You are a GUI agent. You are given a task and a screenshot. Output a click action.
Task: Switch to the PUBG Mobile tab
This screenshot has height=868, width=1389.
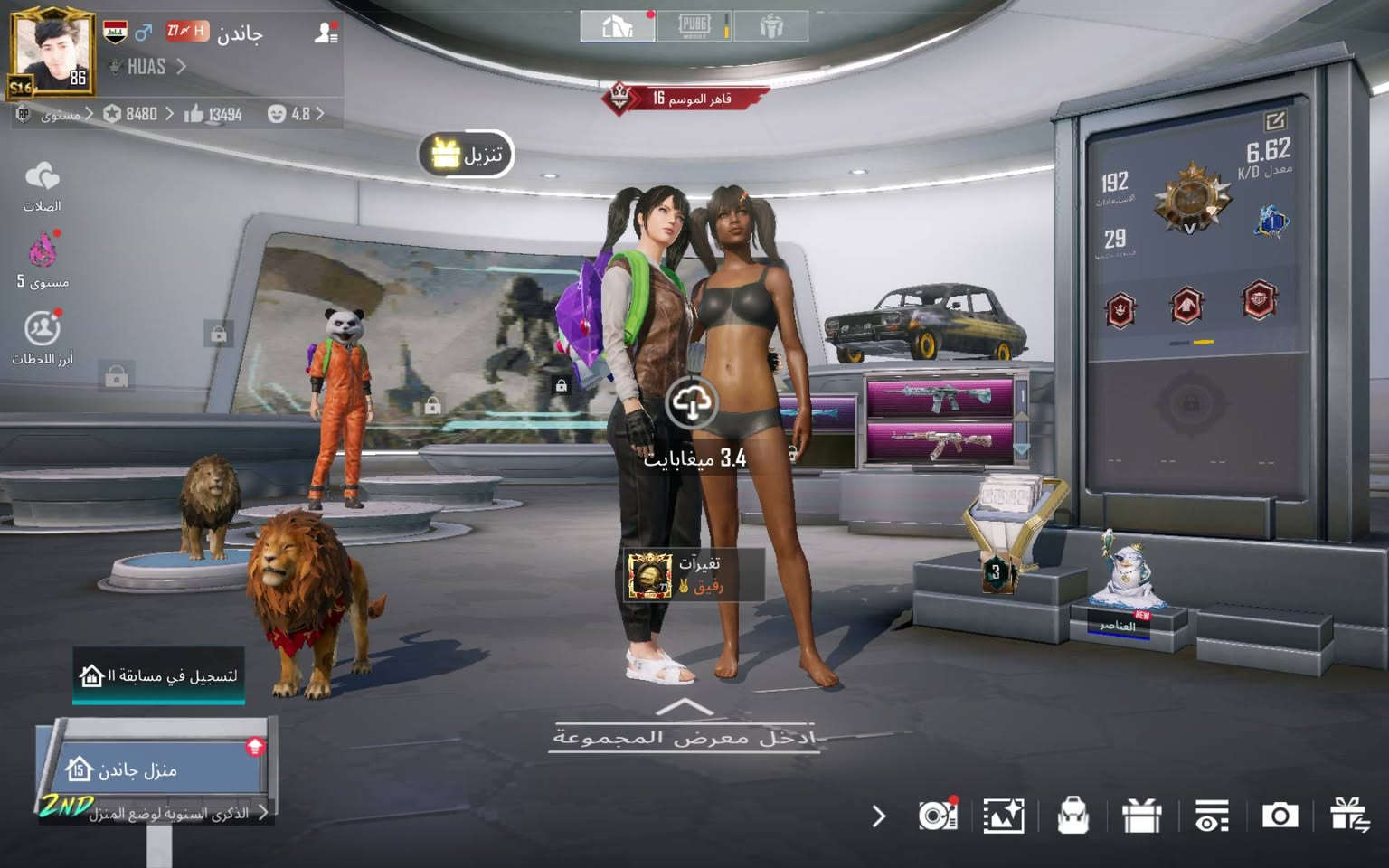[x=694, y=26]
